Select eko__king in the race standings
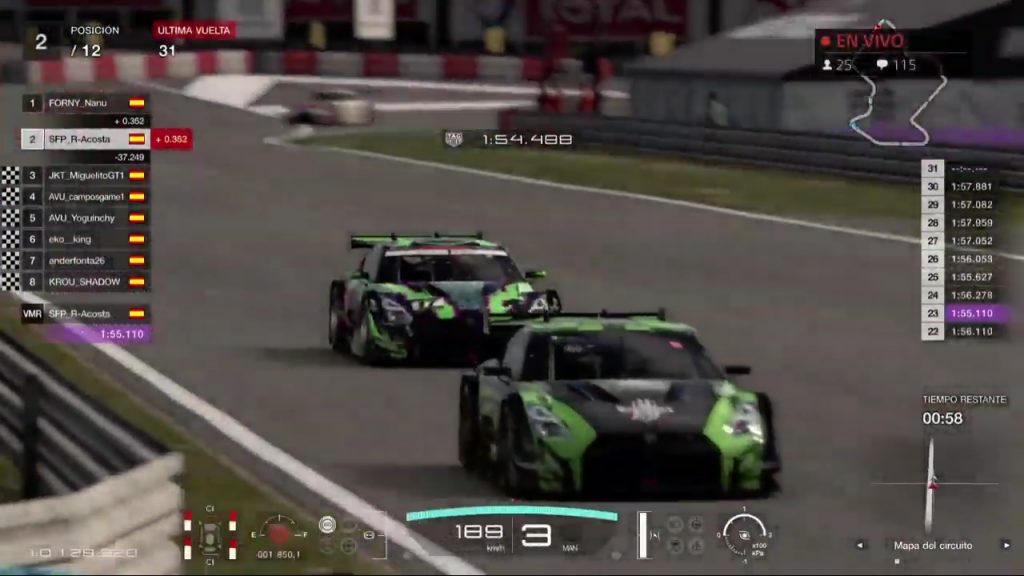The height and width of the screenshot is (576, 1024). click(x=85, y=239)
